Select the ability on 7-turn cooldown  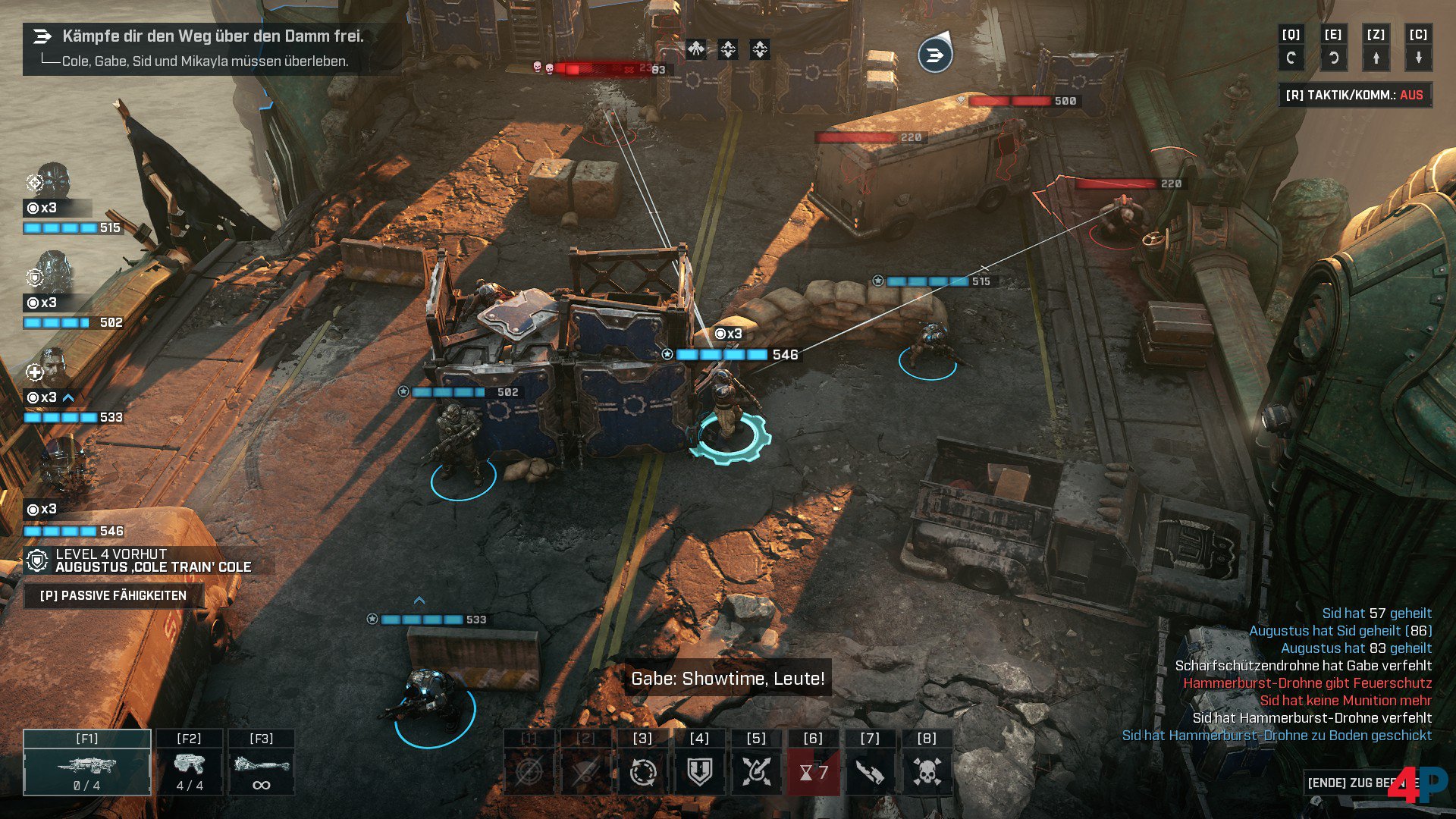813,772
